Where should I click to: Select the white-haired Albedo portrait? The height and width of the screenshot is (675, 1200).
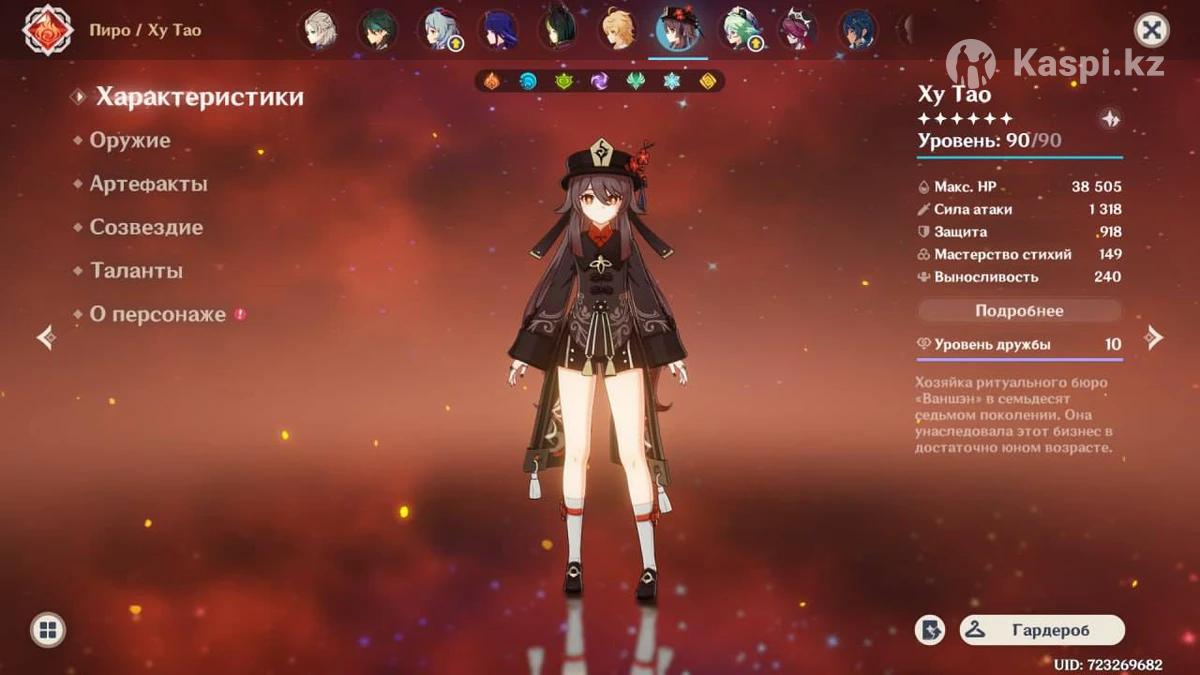coord(319,30)
